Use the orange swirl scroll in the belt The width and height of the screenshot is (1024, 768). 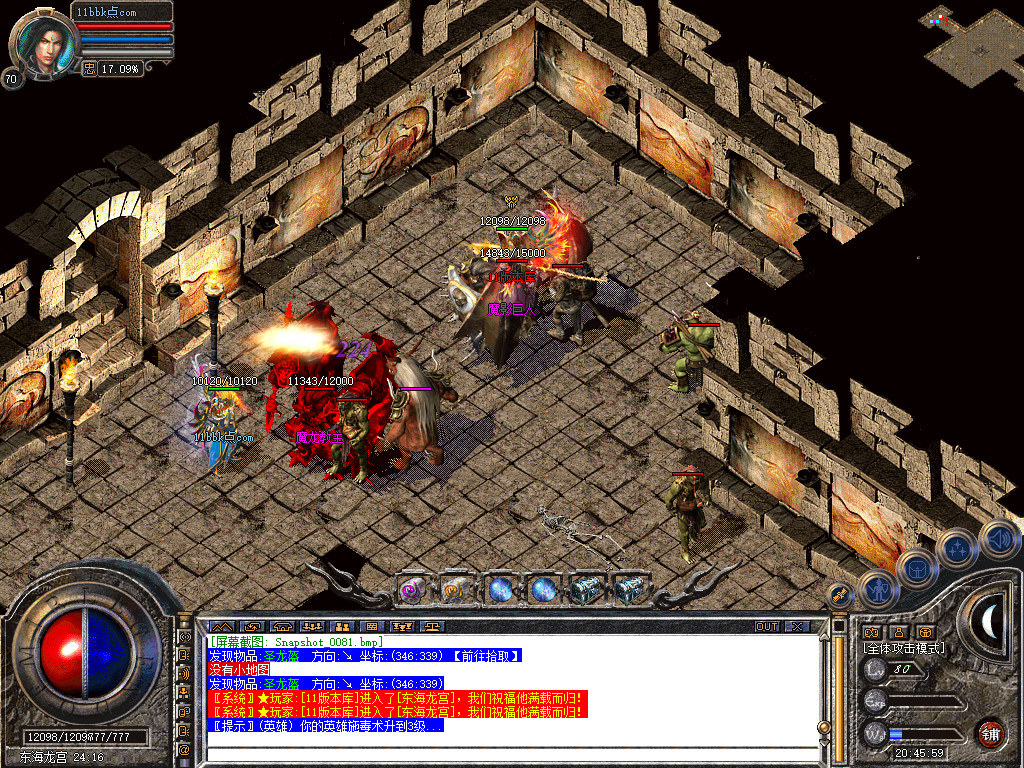point(456,590)
